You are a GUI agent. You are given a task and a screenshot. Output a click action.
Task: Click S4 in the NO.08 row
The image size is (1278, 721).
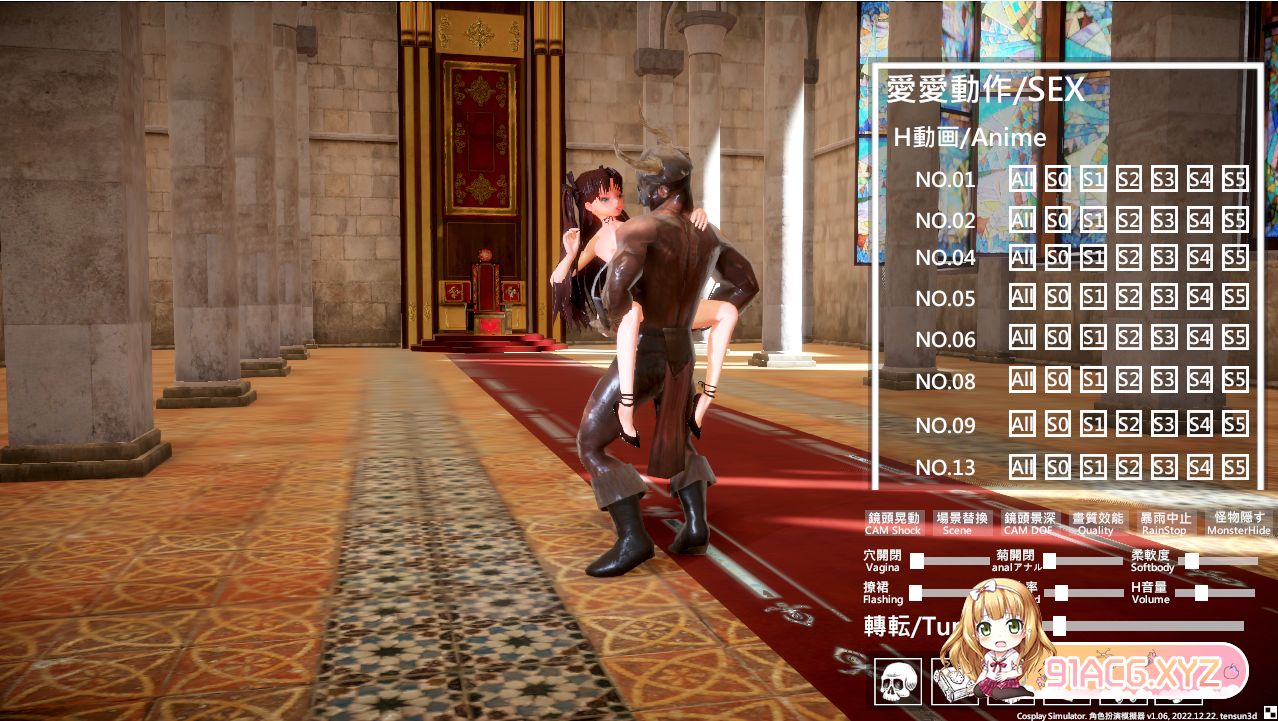click(x=1199, y=379)
